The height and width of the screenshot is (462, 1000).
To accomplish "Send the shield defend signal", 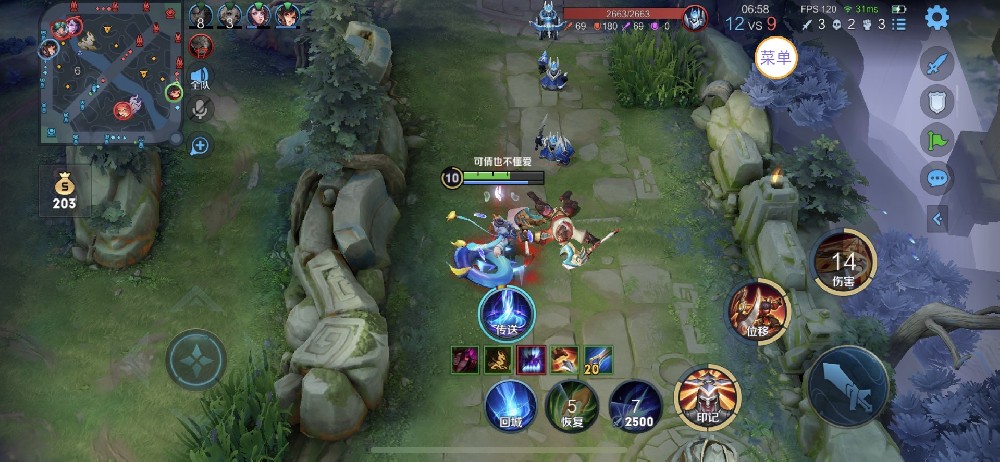I will [937, 103].
